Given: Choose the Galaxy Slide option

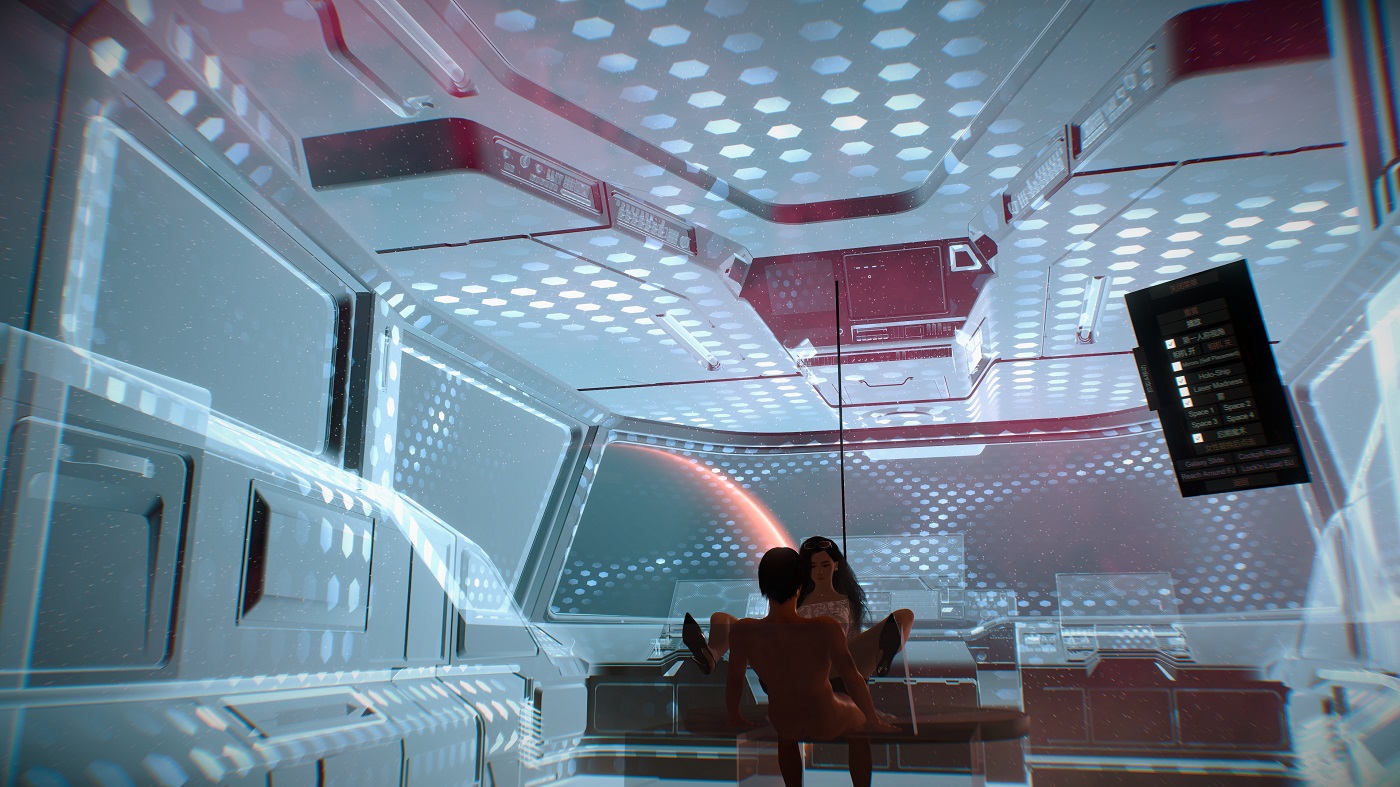Looking at the screenshot, I should click(1205, 461).
